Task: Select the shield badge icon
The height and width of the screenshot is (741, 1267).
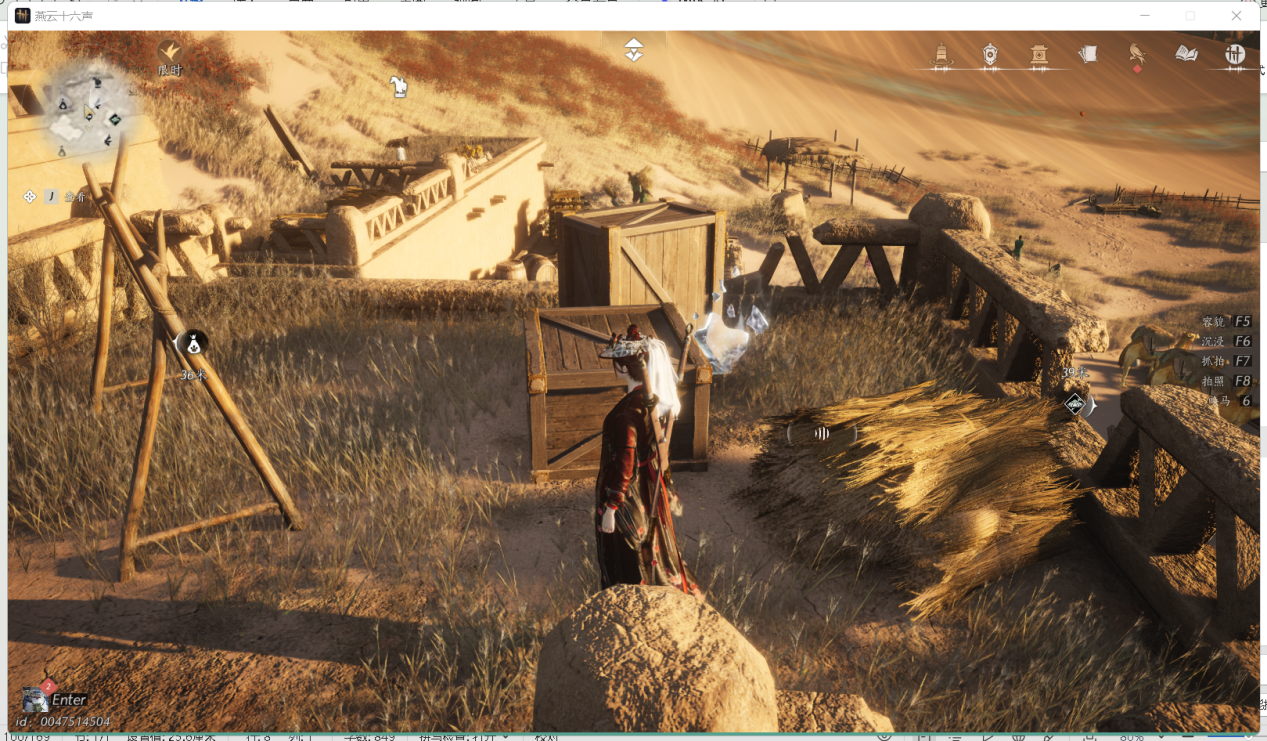Action: (990, 55)
